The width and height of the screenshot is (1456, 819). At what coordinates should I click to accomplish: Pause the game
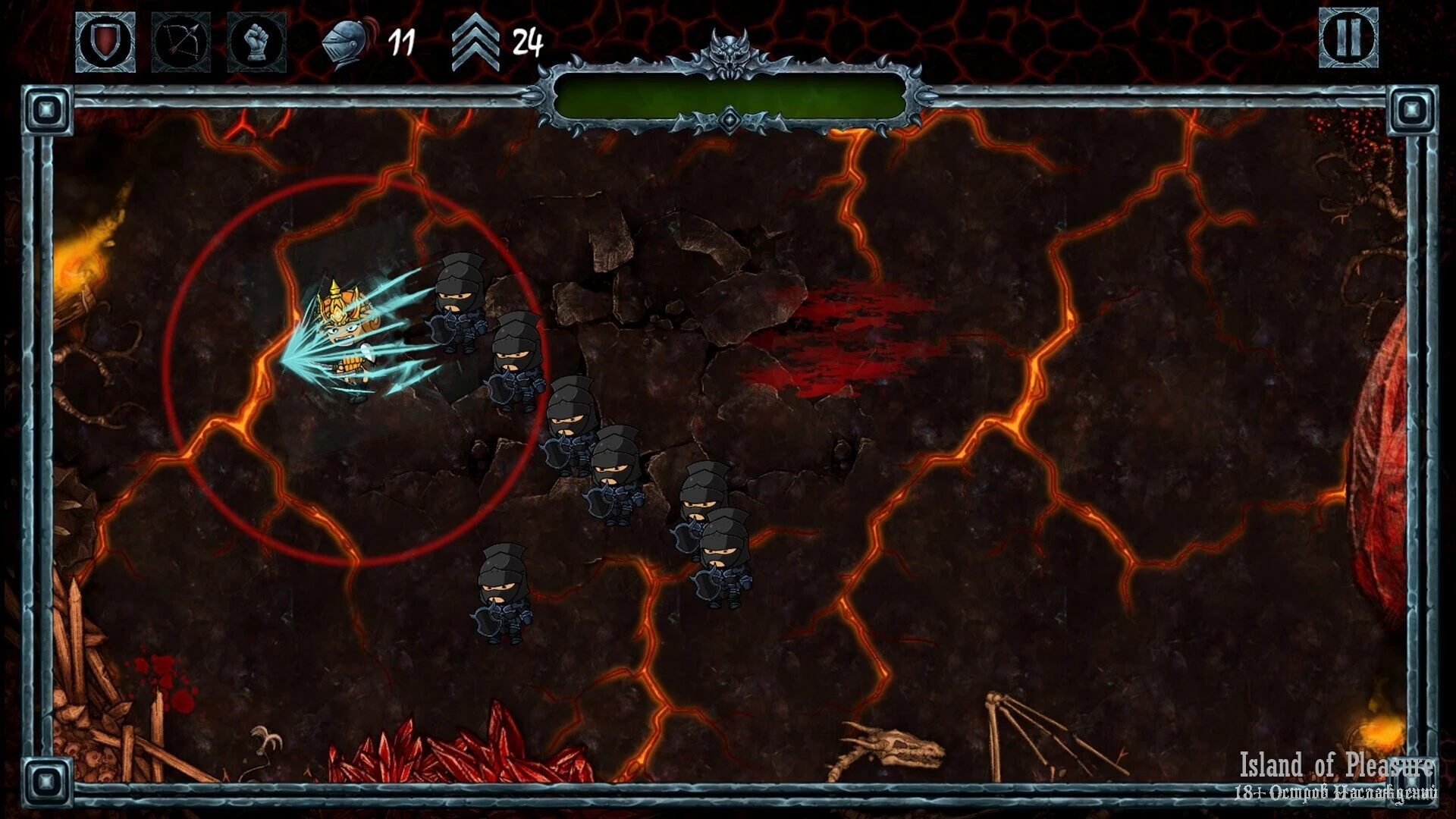point(1348,37)
